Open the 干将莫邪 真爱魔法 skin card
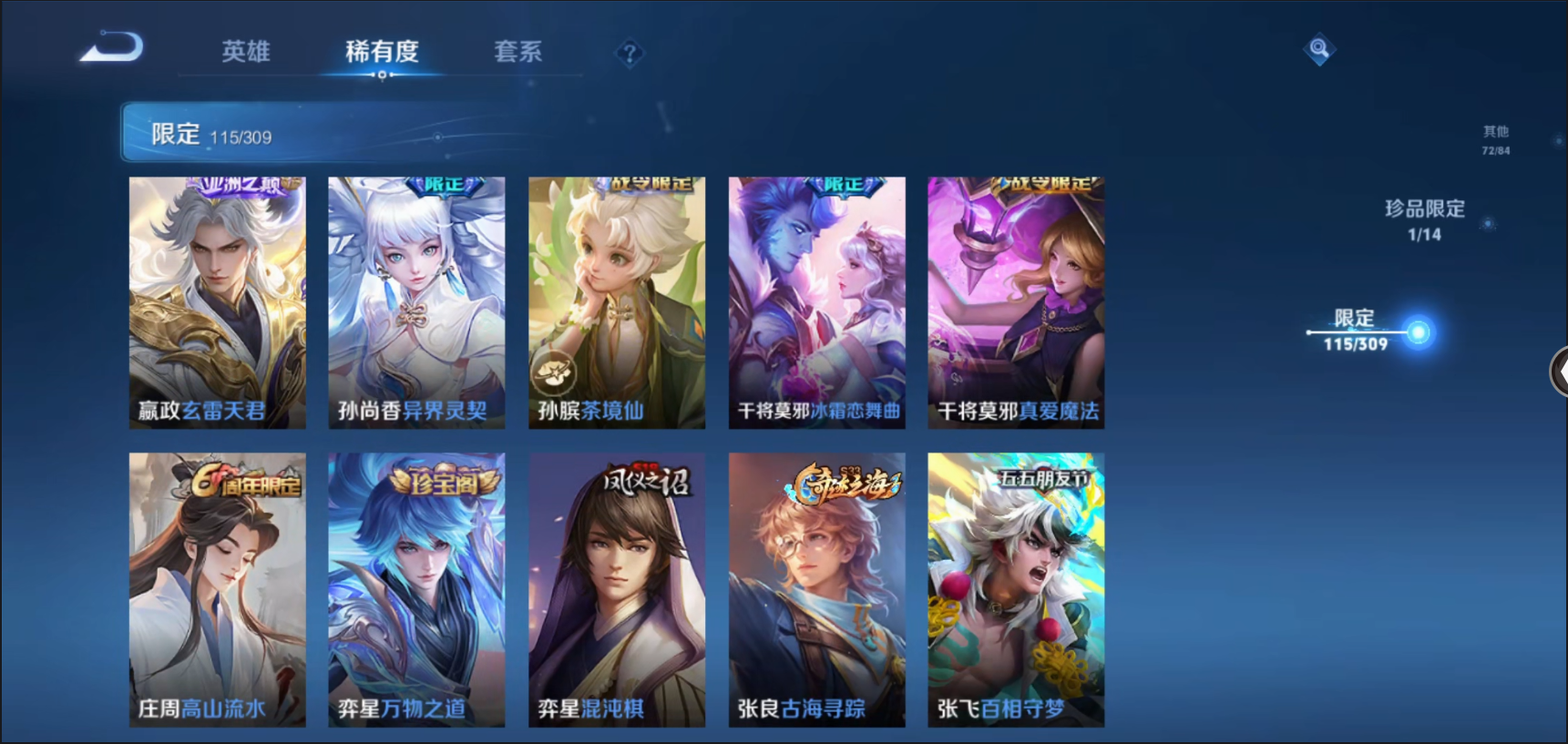Viewport: 1568px width, 744px height. 1016,302
